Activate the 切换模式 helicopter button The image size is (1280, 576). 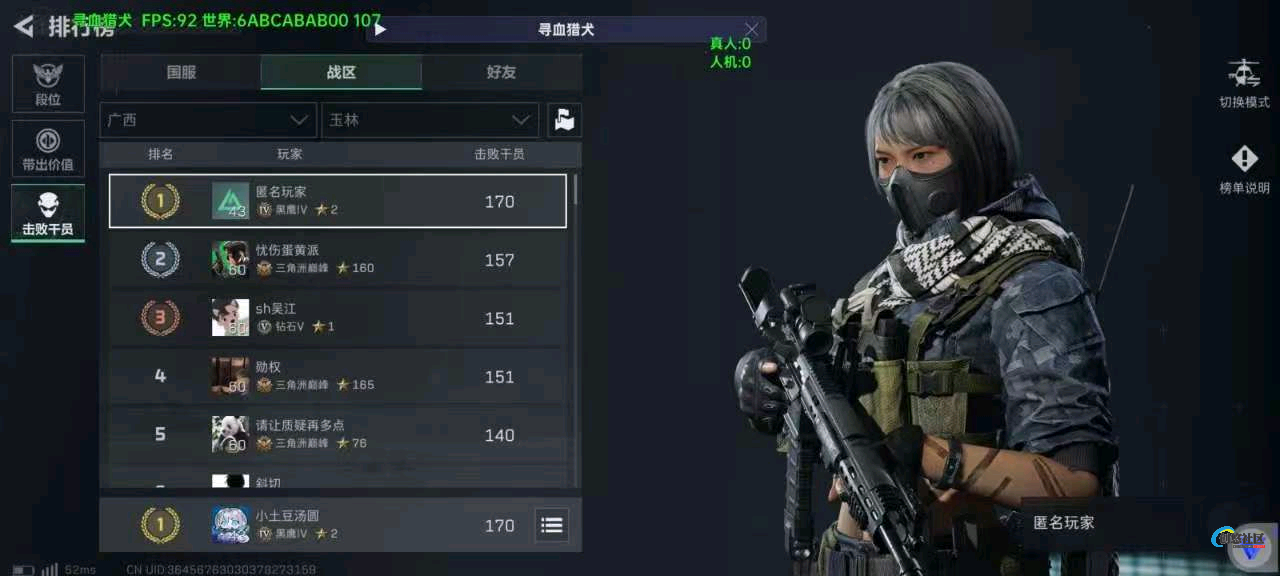(1244, 84)
